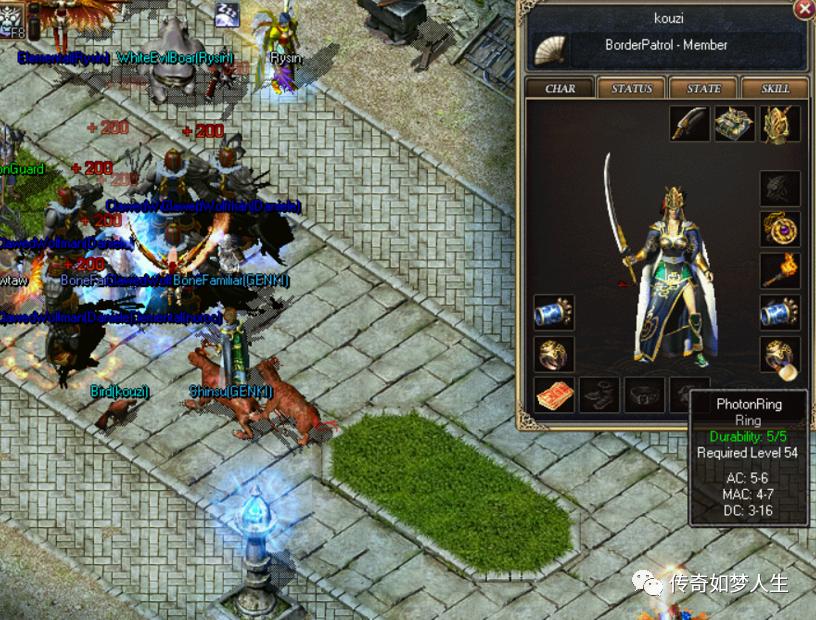Switch to the CHAR tab
The width and height of the screenshot is (816, 620).
pos(560,88)
